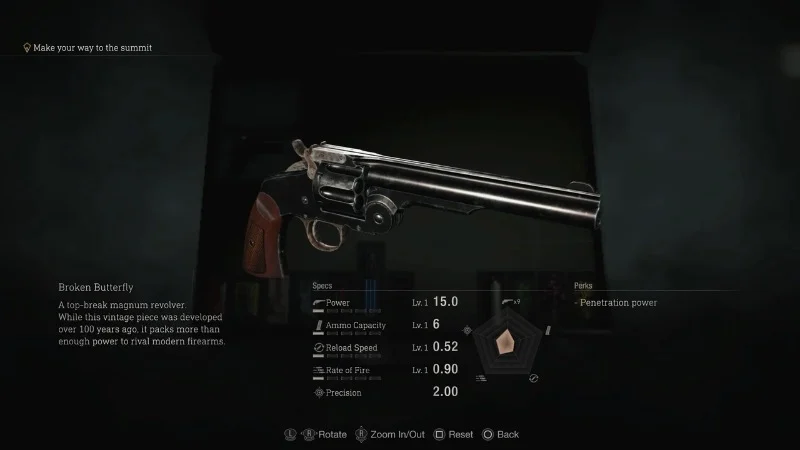Screen dimensions: 800x450
Task: Select the Precision spec row
Action: [385, 392]
